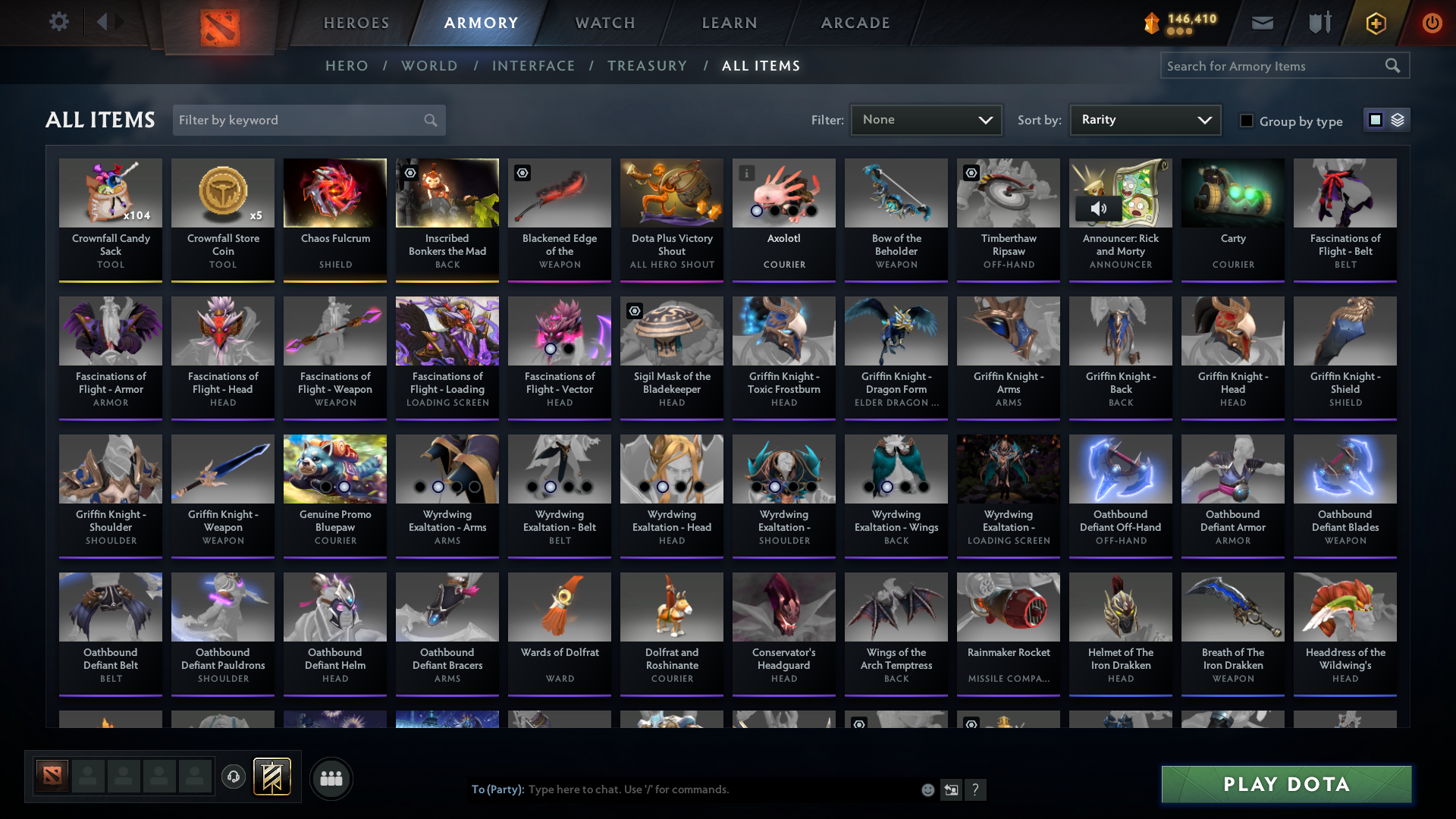This screenshot has width=1456, height=819.
Task: Switch to the WATCH tab
Action: click(604, 23)
